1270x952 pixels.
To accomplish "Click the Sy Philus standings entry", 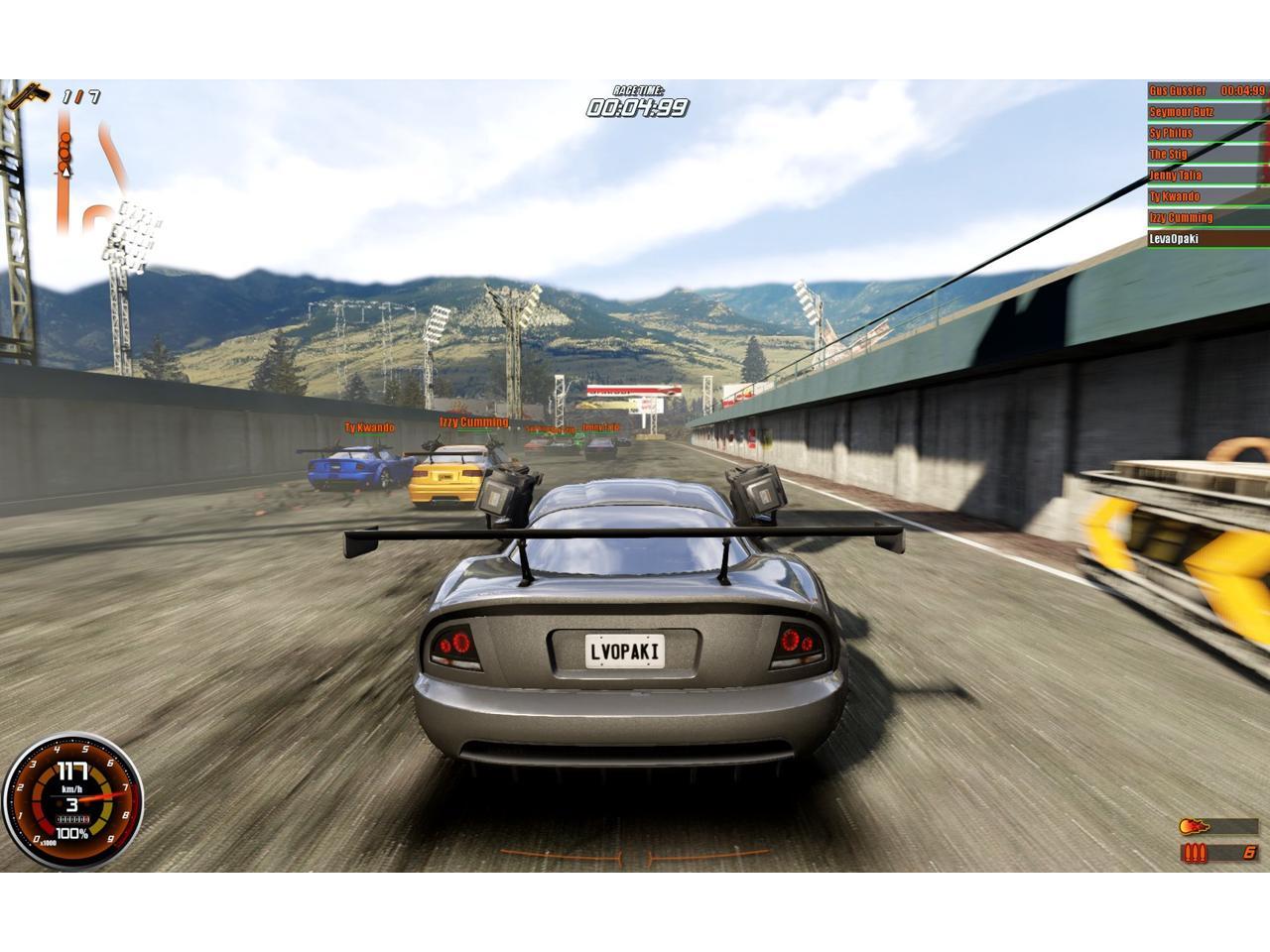I will (1206, 133).
